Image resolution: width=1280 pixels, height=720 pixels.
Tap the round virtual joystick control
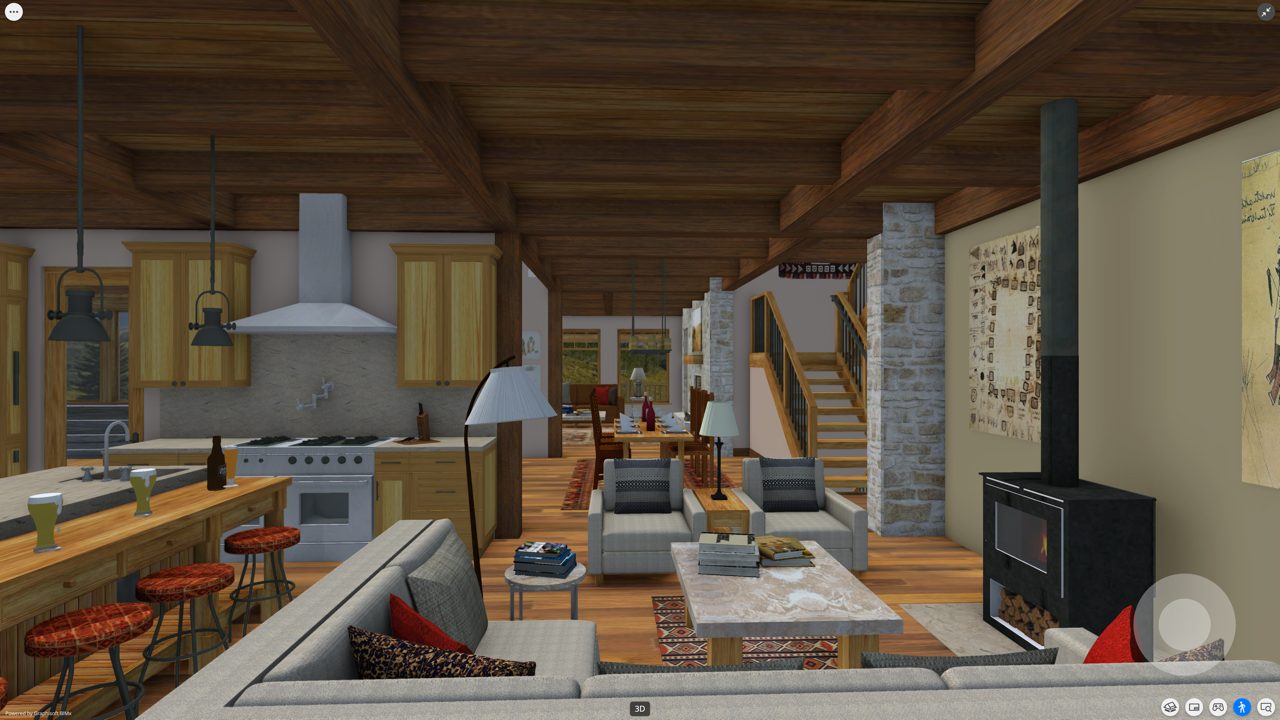point(1185,623)
